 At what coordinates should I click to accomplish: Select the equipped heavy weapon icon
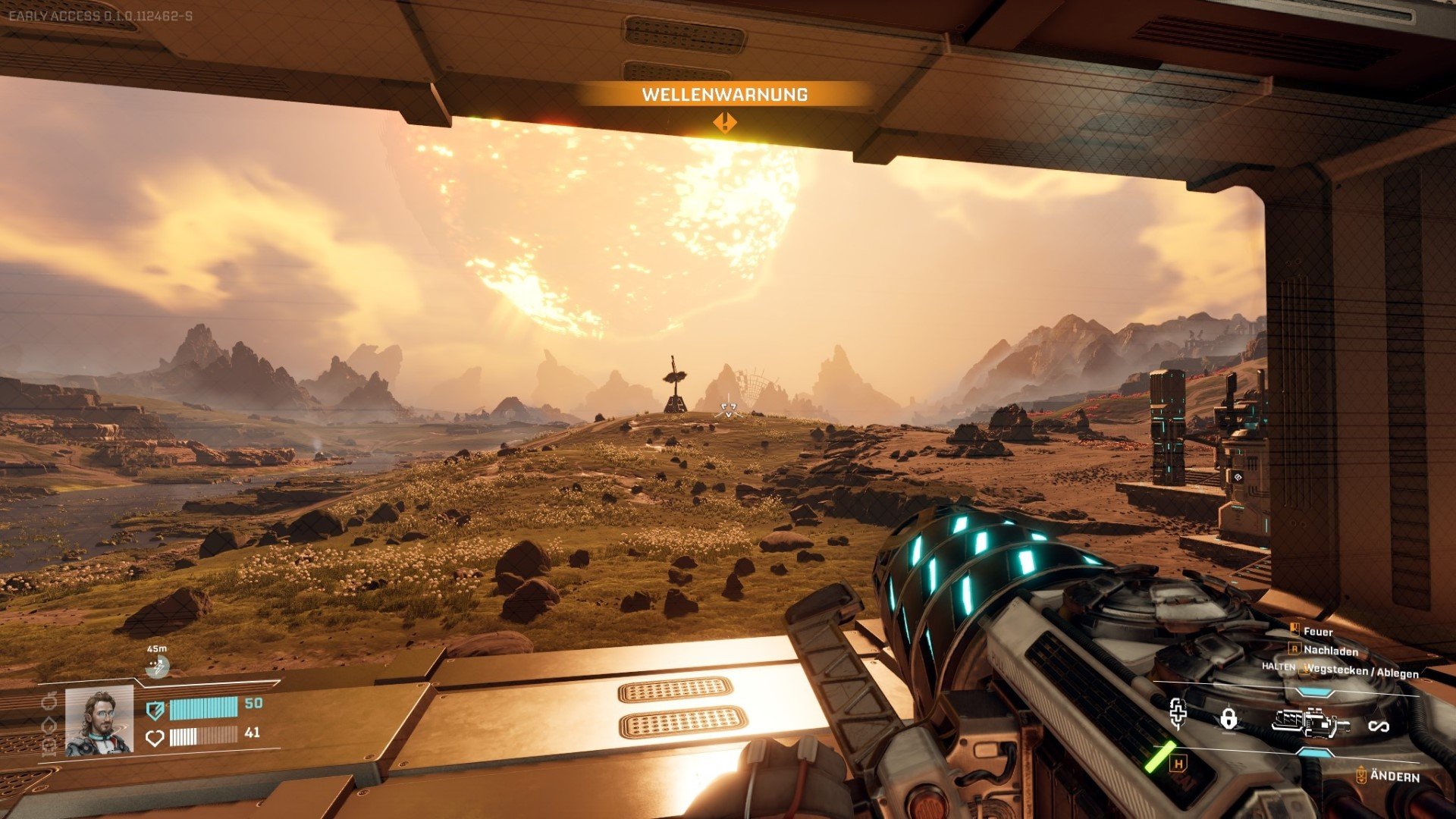click(1310, 723)
